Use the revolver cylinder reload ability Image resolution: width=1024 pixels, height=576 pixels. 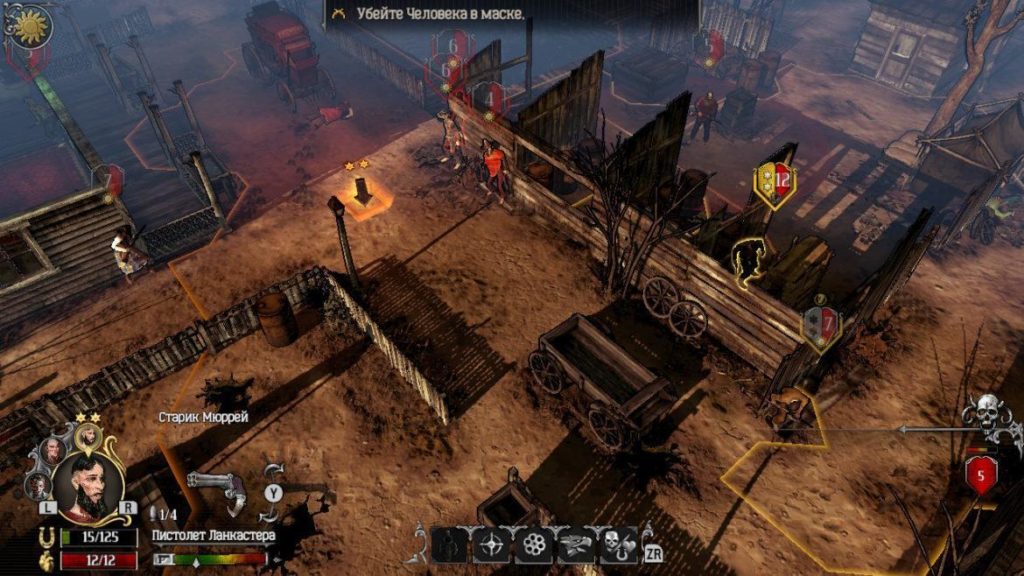coord(534,544)
